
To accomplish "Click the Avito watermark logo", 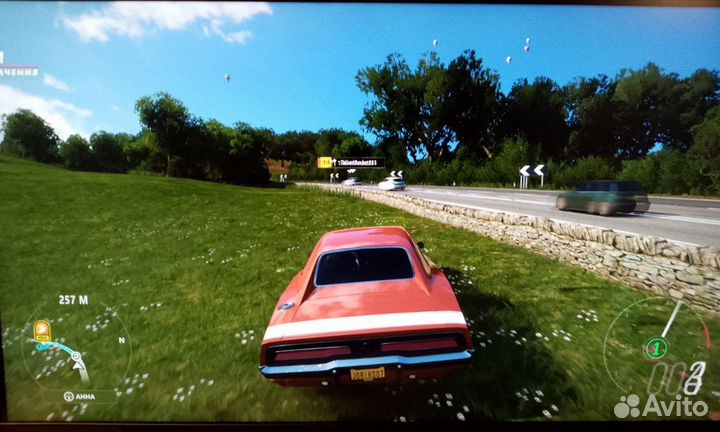I will [x=660, y=405].
